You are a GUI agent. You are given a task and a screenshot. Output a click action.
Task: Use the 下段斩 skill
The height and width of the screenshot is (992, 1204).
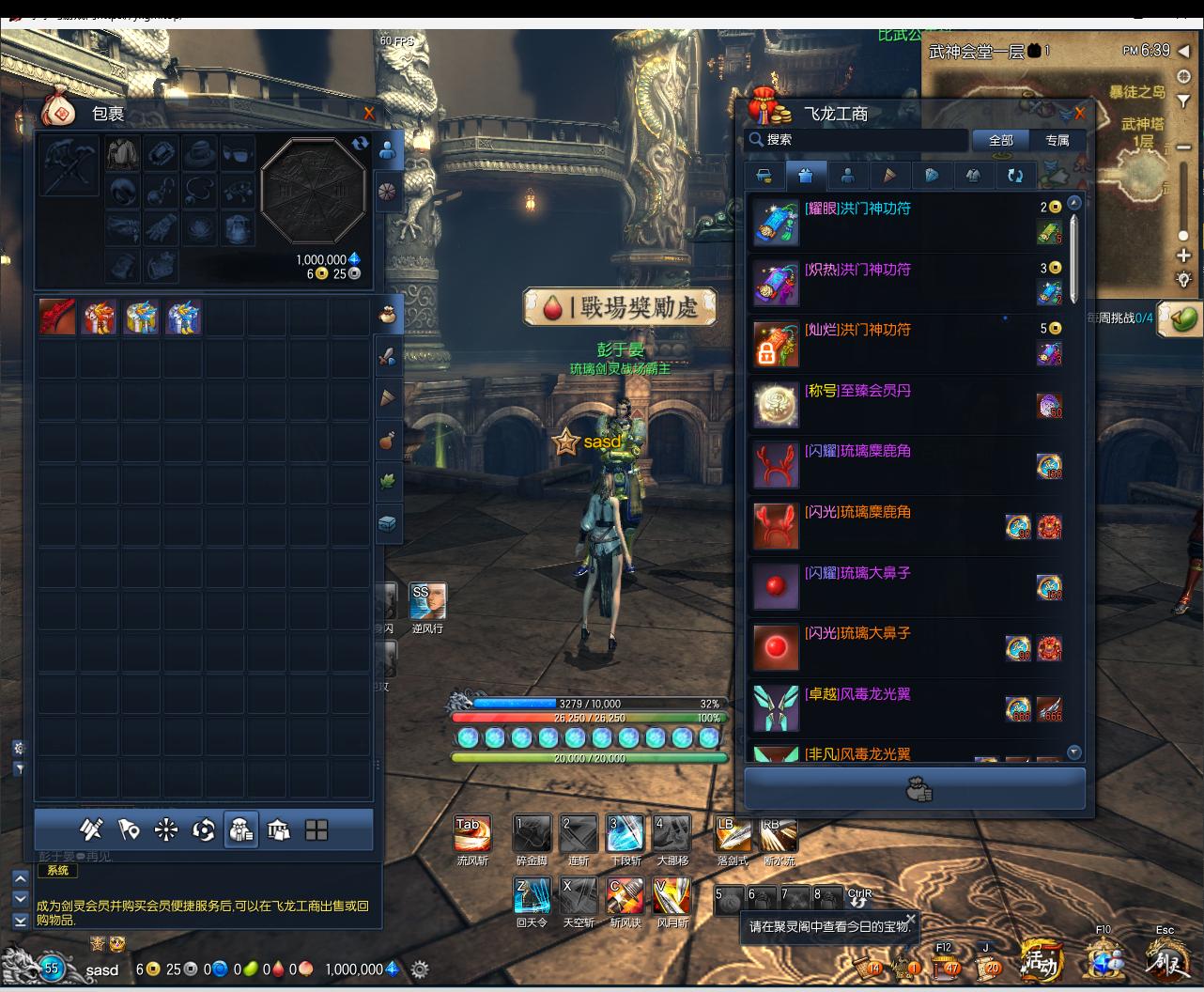click(x=625, y=834)
